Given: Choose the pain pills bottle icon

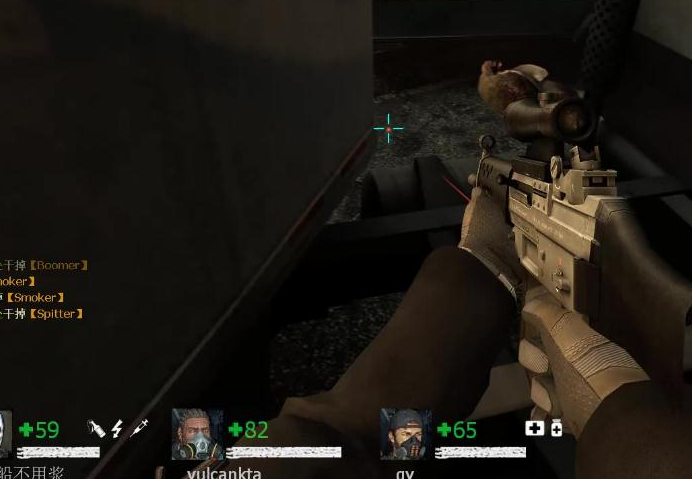Looking at the screenshot, I should [556, 428].
